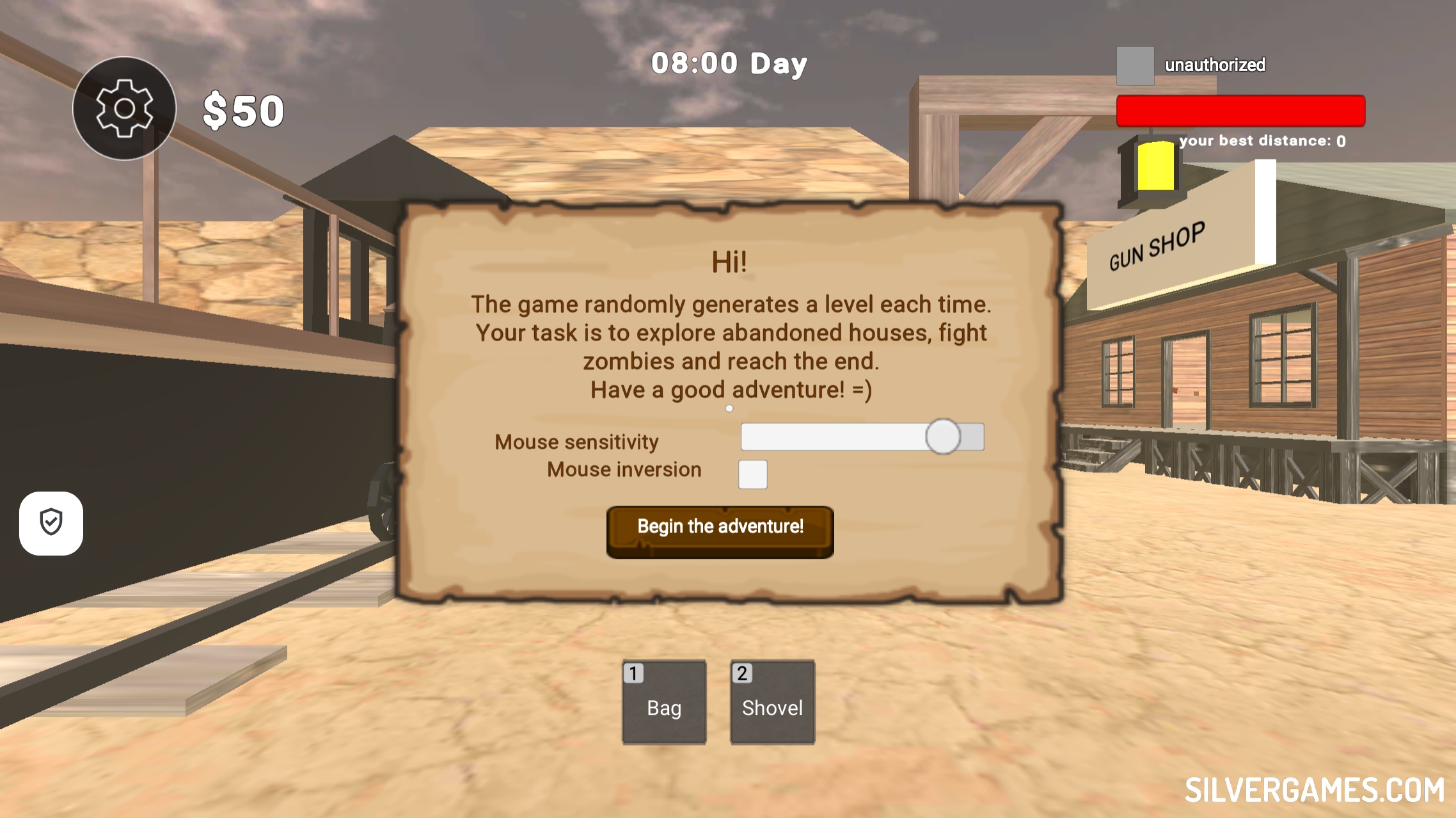This screenshot has height=818, width=1456.
Task: Visit the SILVERGAMES.COM watermark link
Action: tap(1314, 790)
